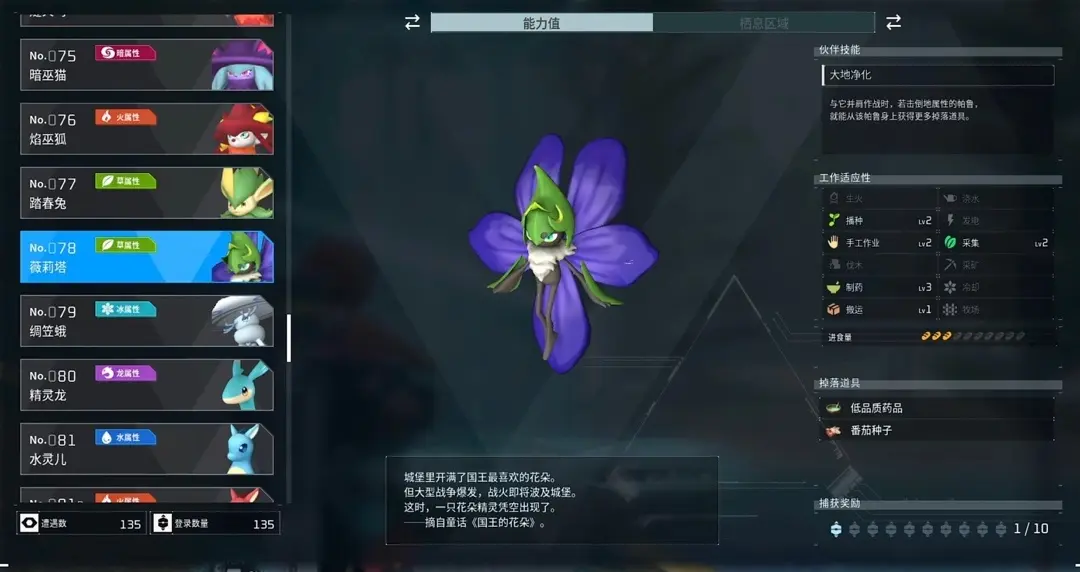The height and width of the screenshot is (572, 1080).
Task: Click the Paldeck list scrollbar
Action: point(289,338)
